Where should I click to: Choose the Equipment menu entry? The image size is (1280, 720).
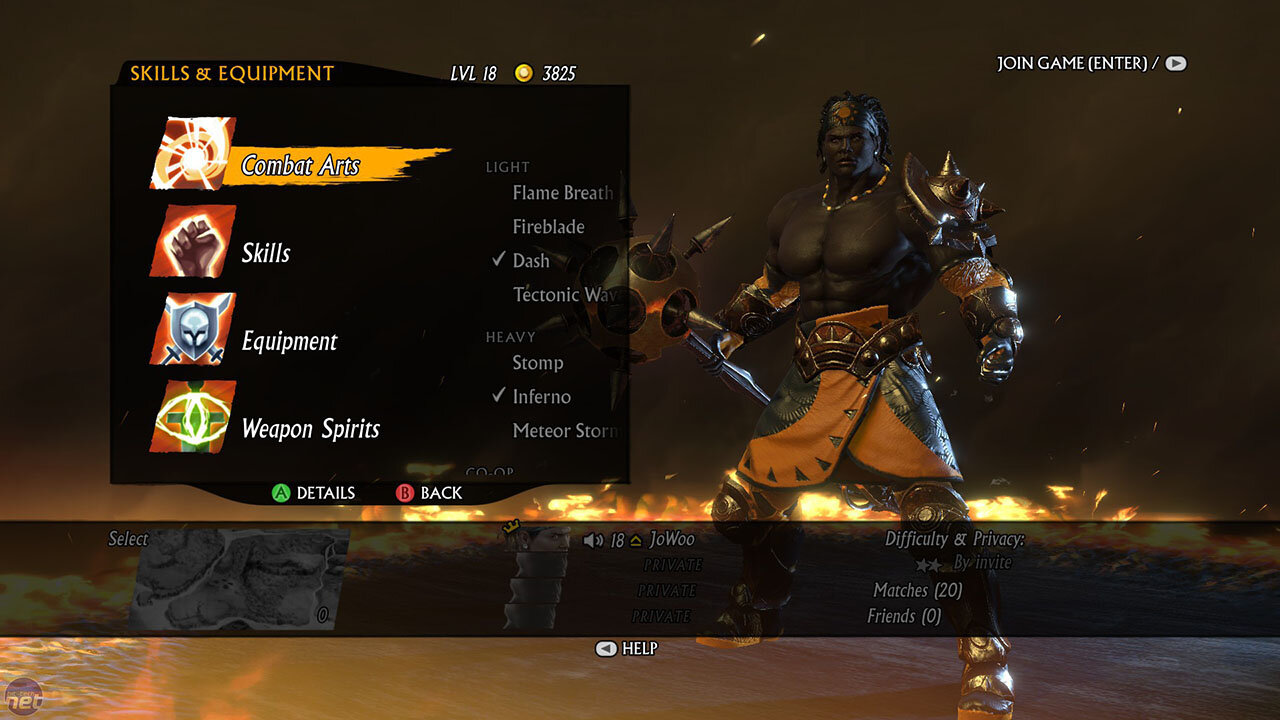coord(290,341)
